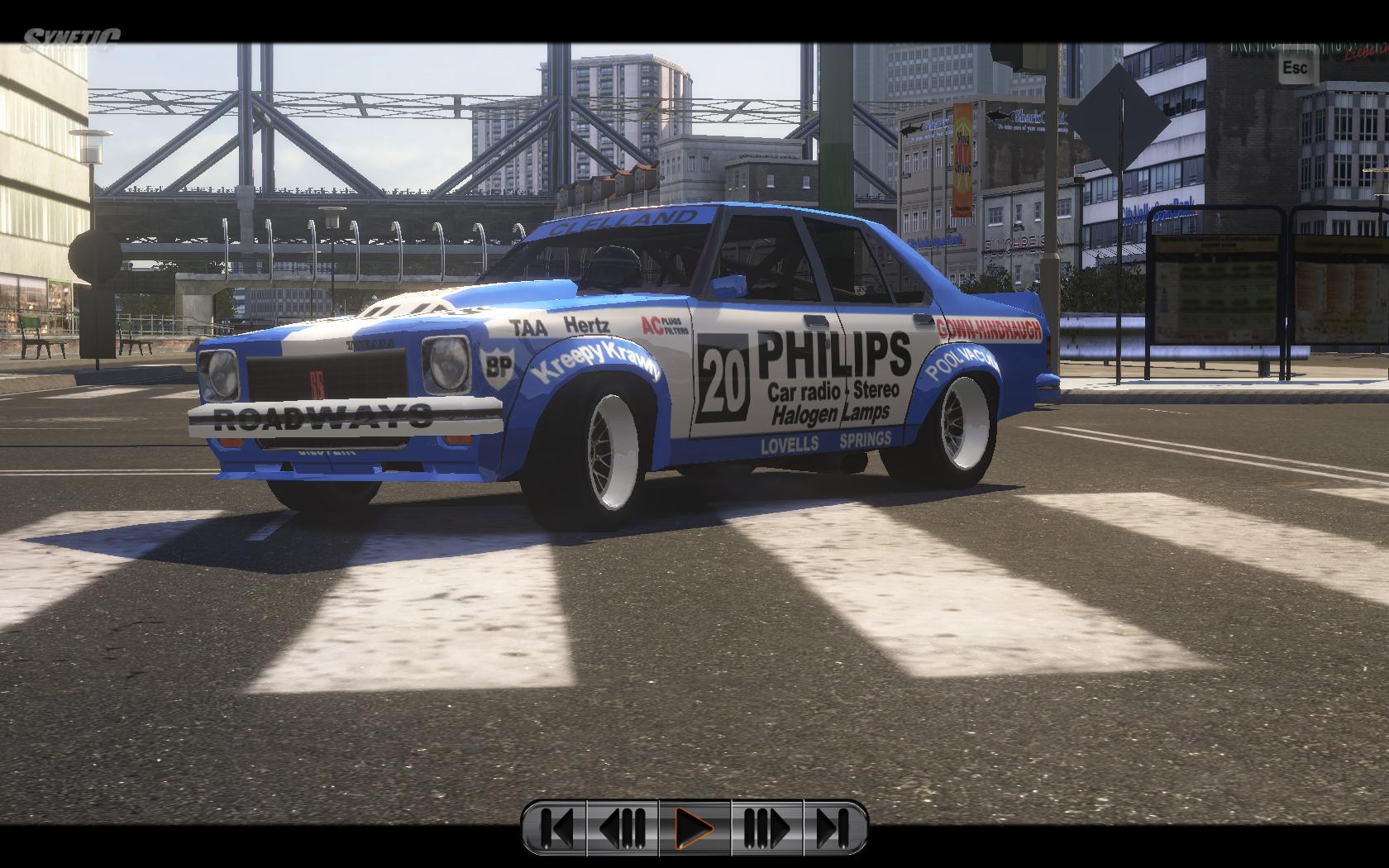The image size is (1389, 868).
Task: Jump to the start of the replay
Action: pos(556,826)
